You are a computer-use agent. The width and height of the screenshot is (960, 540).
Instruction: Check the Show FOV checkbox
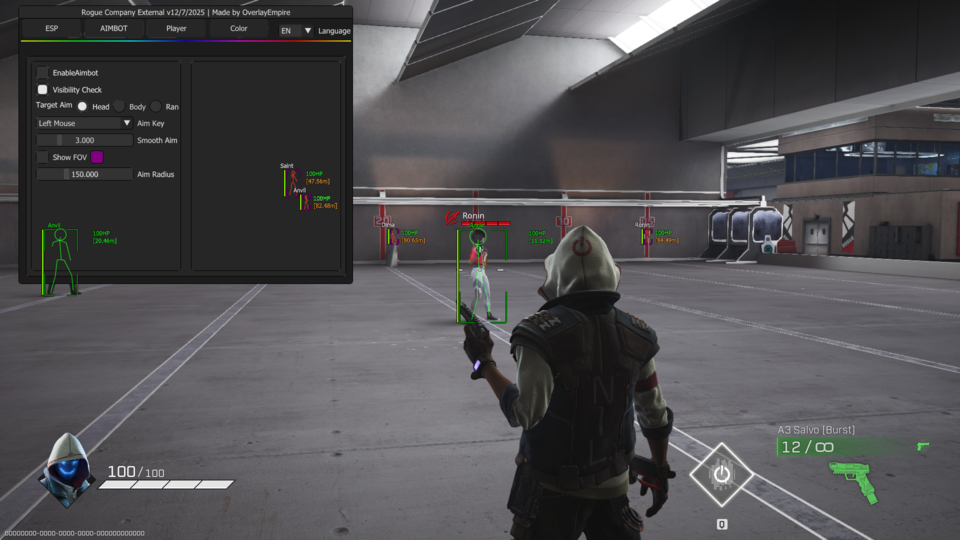[x=43, y=157]
